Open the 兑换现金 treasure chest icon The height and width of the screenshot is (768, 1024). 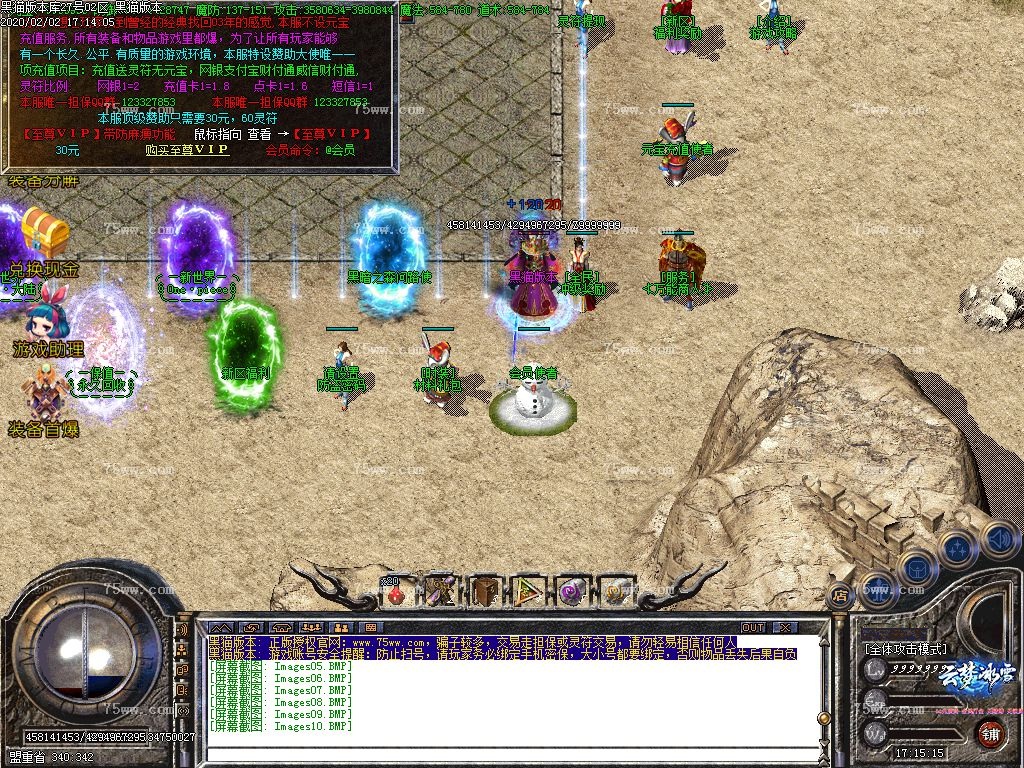pos(45,232)
